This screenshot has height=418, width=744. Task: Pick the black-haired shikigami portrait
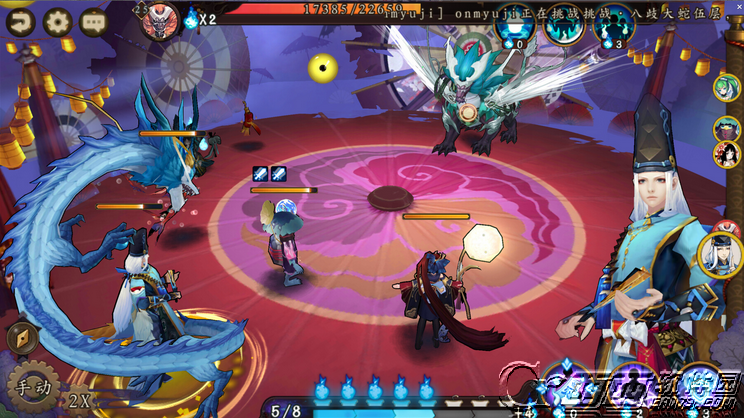point(727,154)
